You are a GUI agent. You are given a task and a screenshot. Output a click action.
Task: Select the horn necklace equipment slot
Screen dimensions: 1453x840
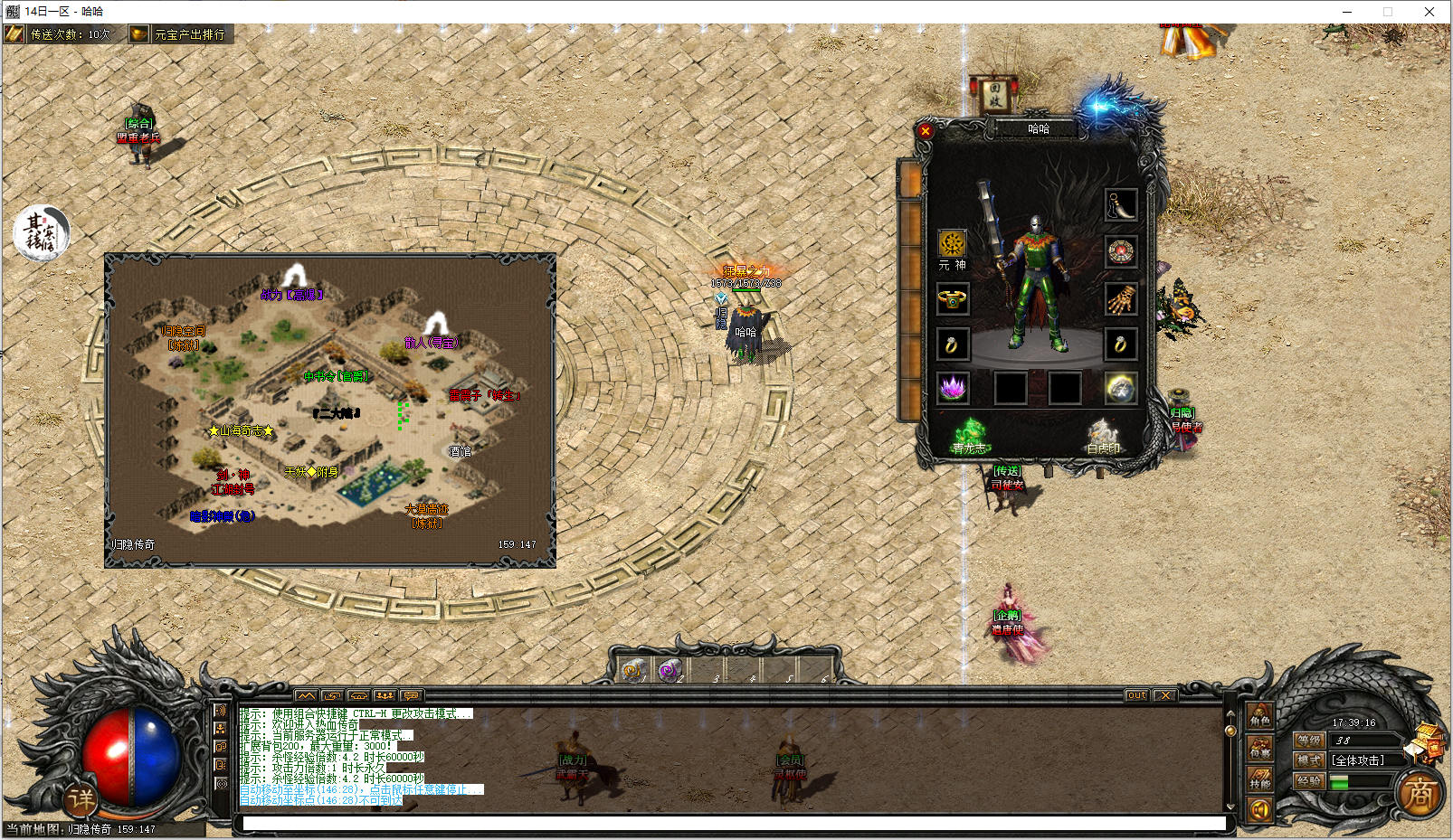pos(1120,205)
